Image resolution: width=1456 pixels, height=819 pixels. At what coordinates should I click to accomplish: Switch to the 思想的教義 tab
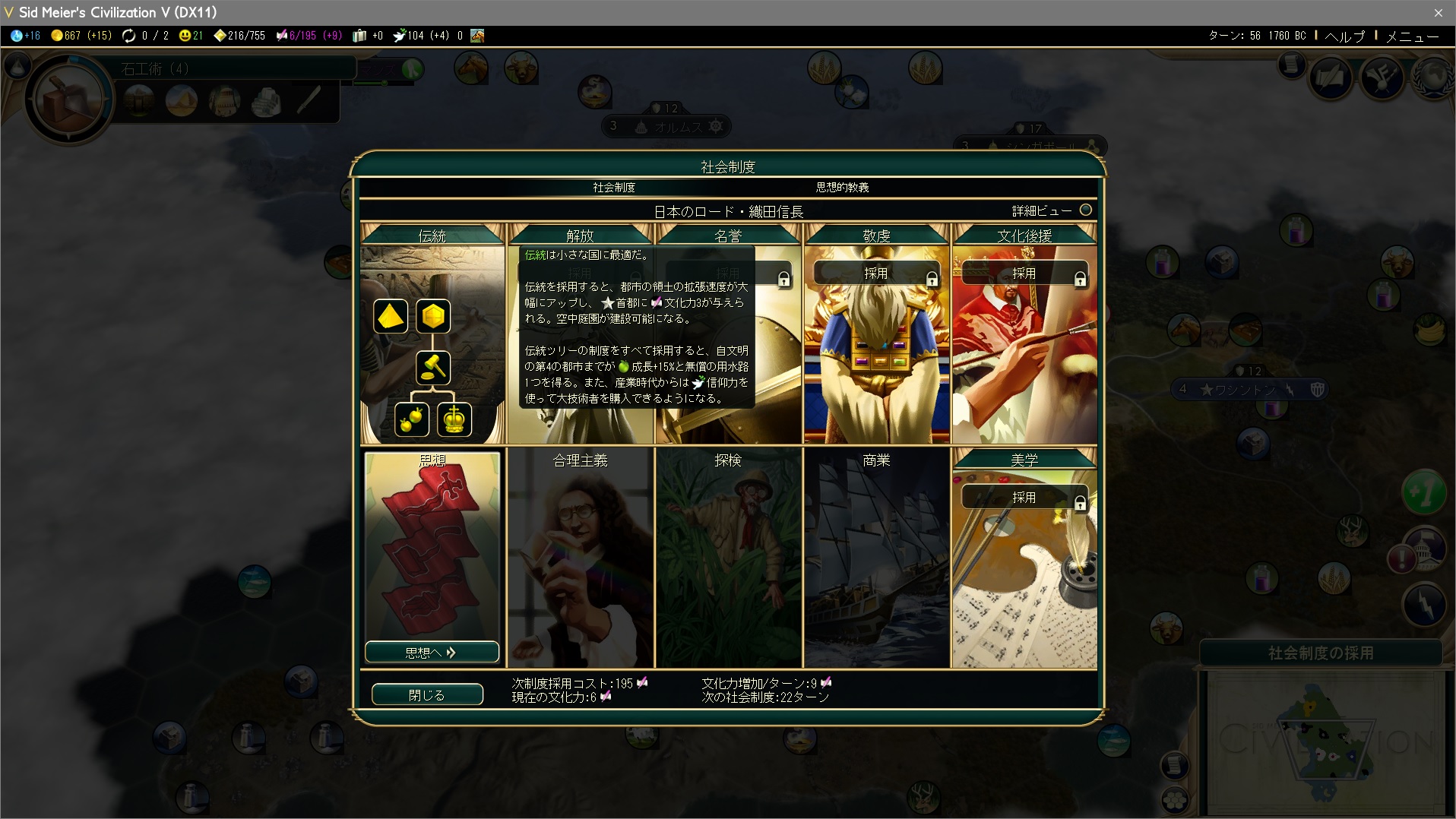coord(842,187)
